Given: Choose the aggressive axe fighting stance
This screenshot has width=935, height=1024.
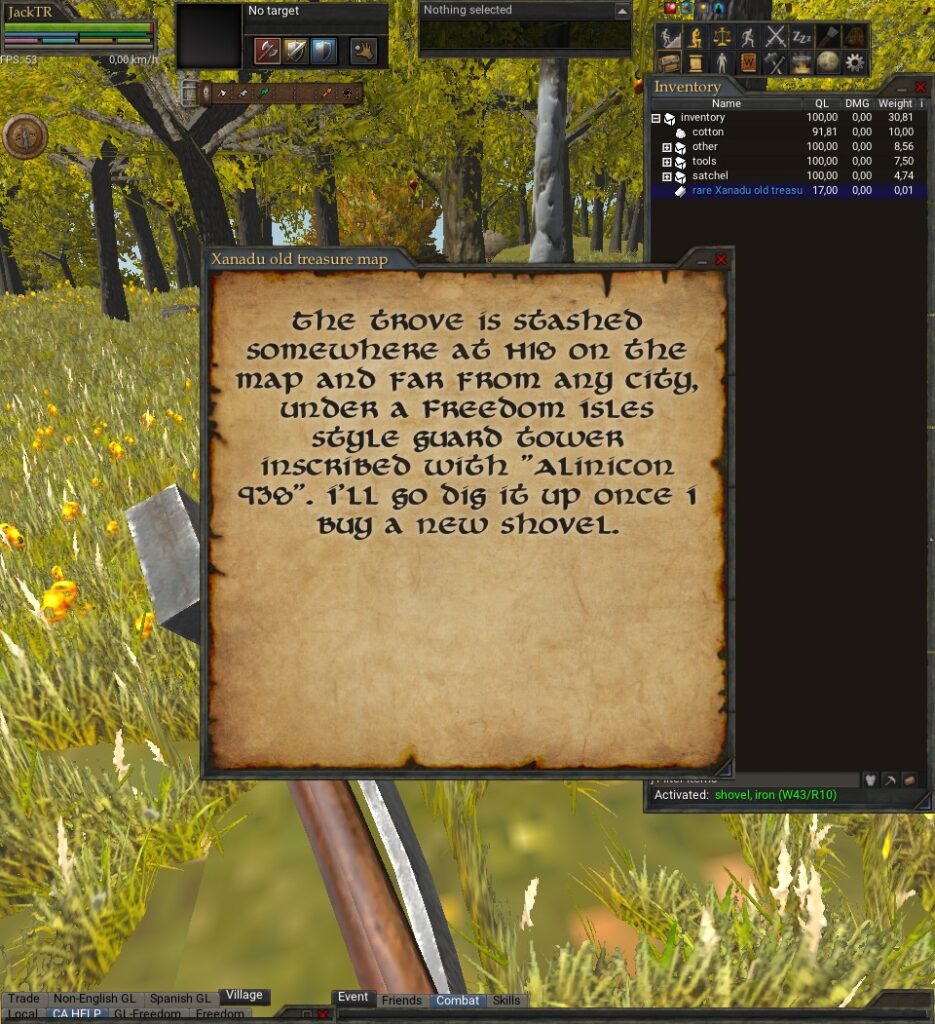Looking at the screenshot, I should (267, 50).
